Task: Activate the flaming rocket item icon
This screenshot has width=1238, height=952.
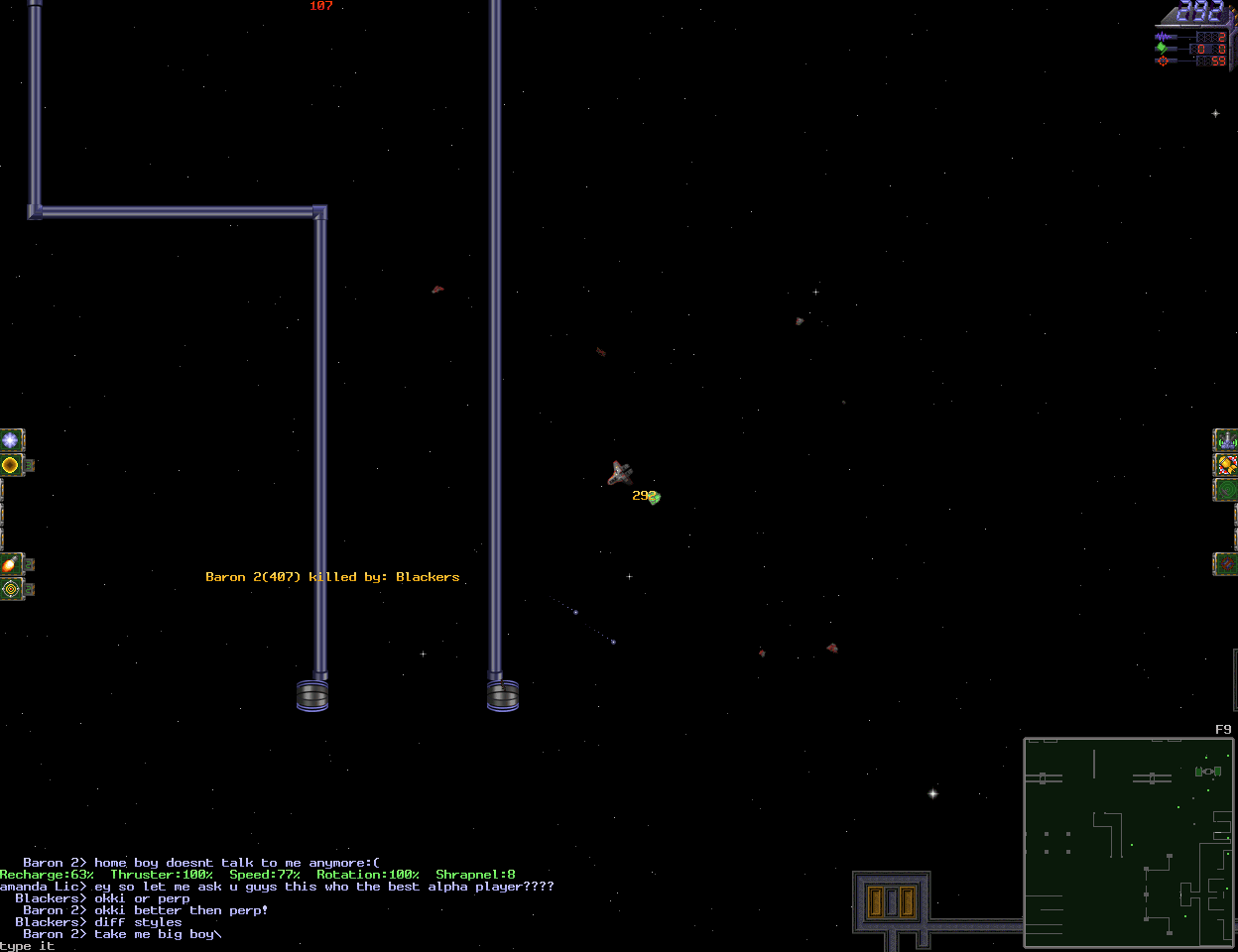Action: 11,564
